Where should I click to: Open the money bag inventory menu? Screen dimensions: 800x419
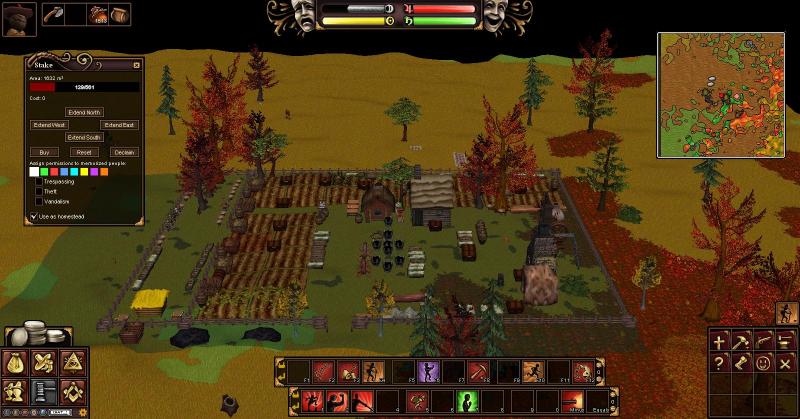[x=17, y=363]
